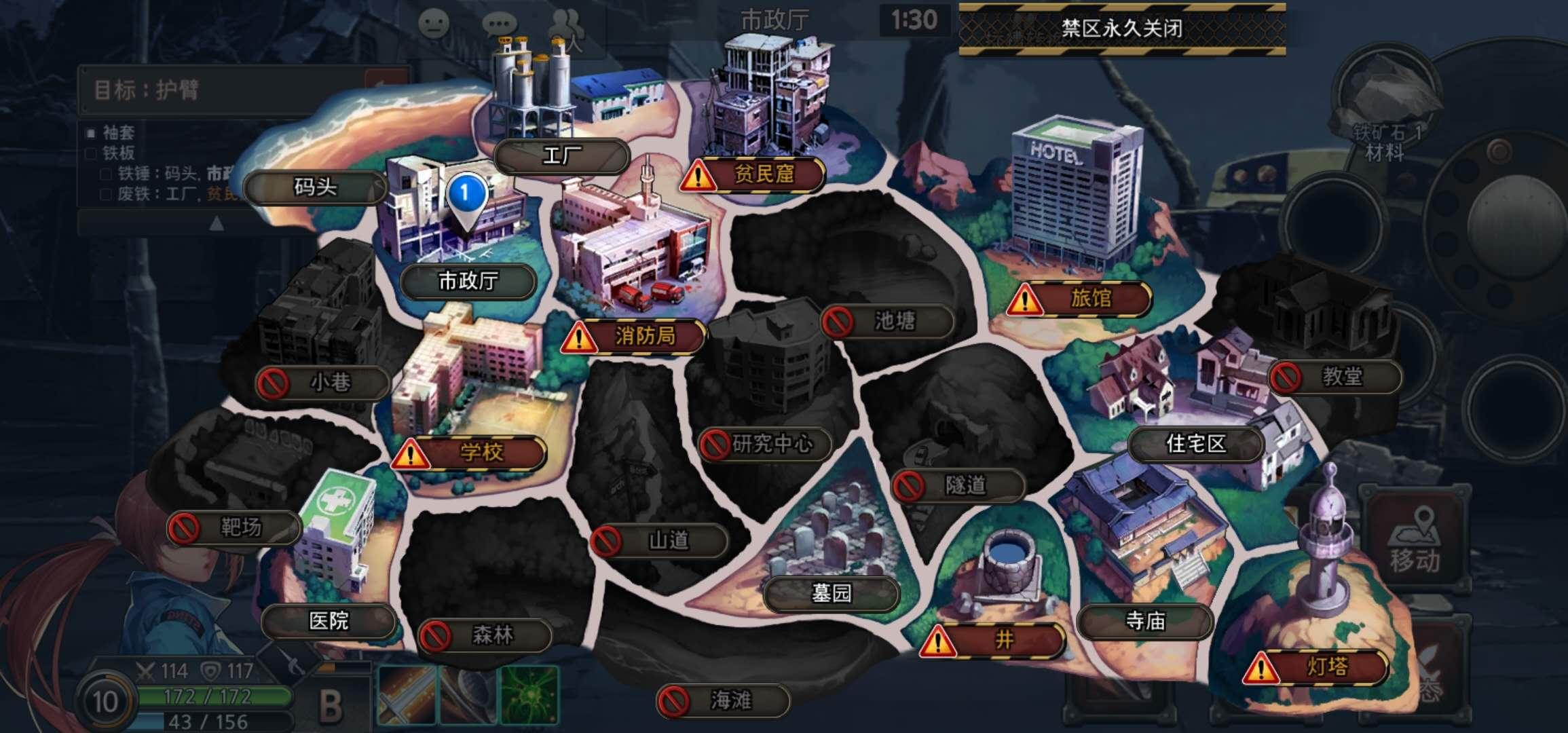The image size is (1568, 733).
Task: Select the 工厂 (Factory) location label
Action: coord(561,157)
